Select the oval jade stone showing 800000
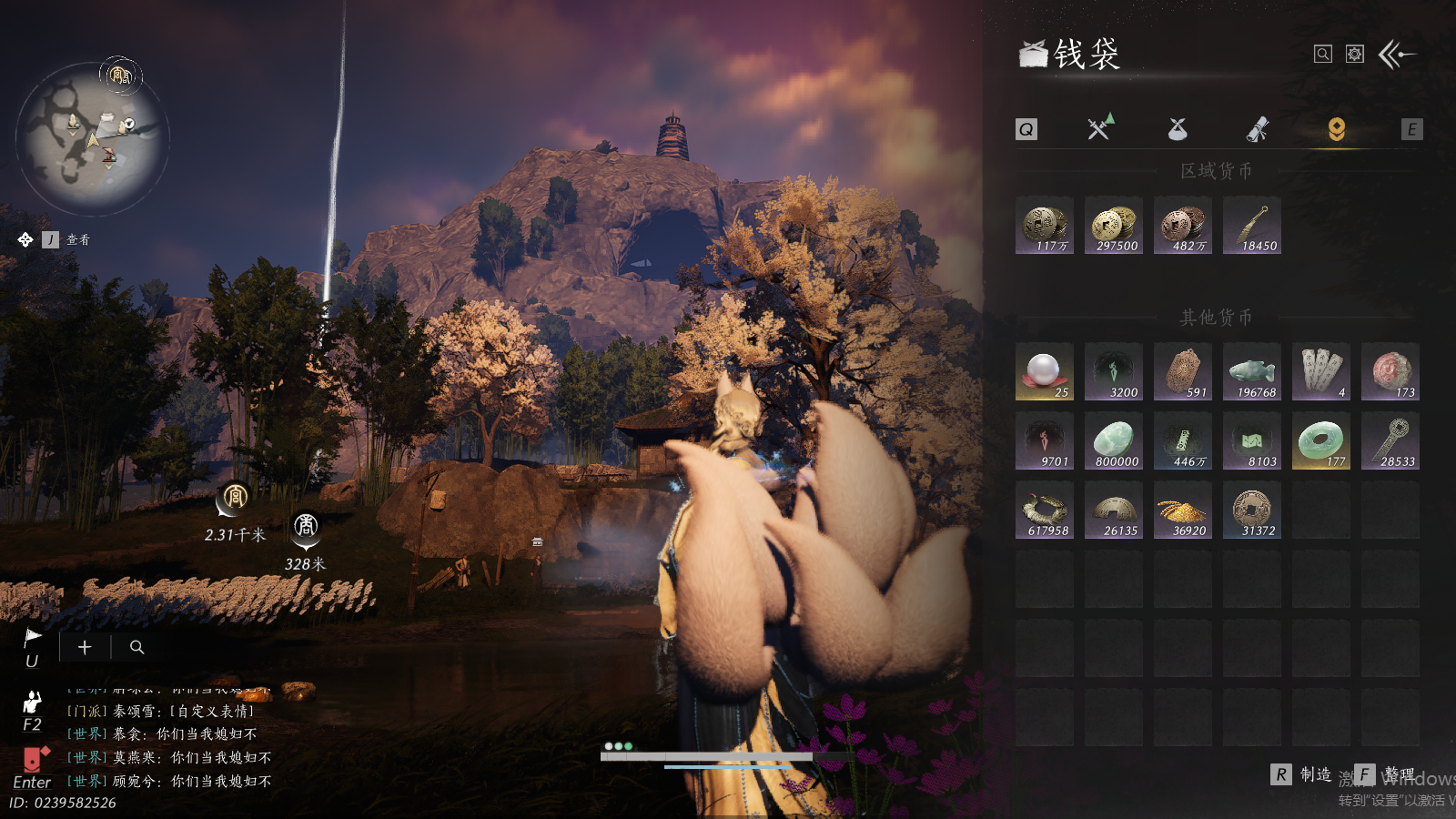 1114,440
